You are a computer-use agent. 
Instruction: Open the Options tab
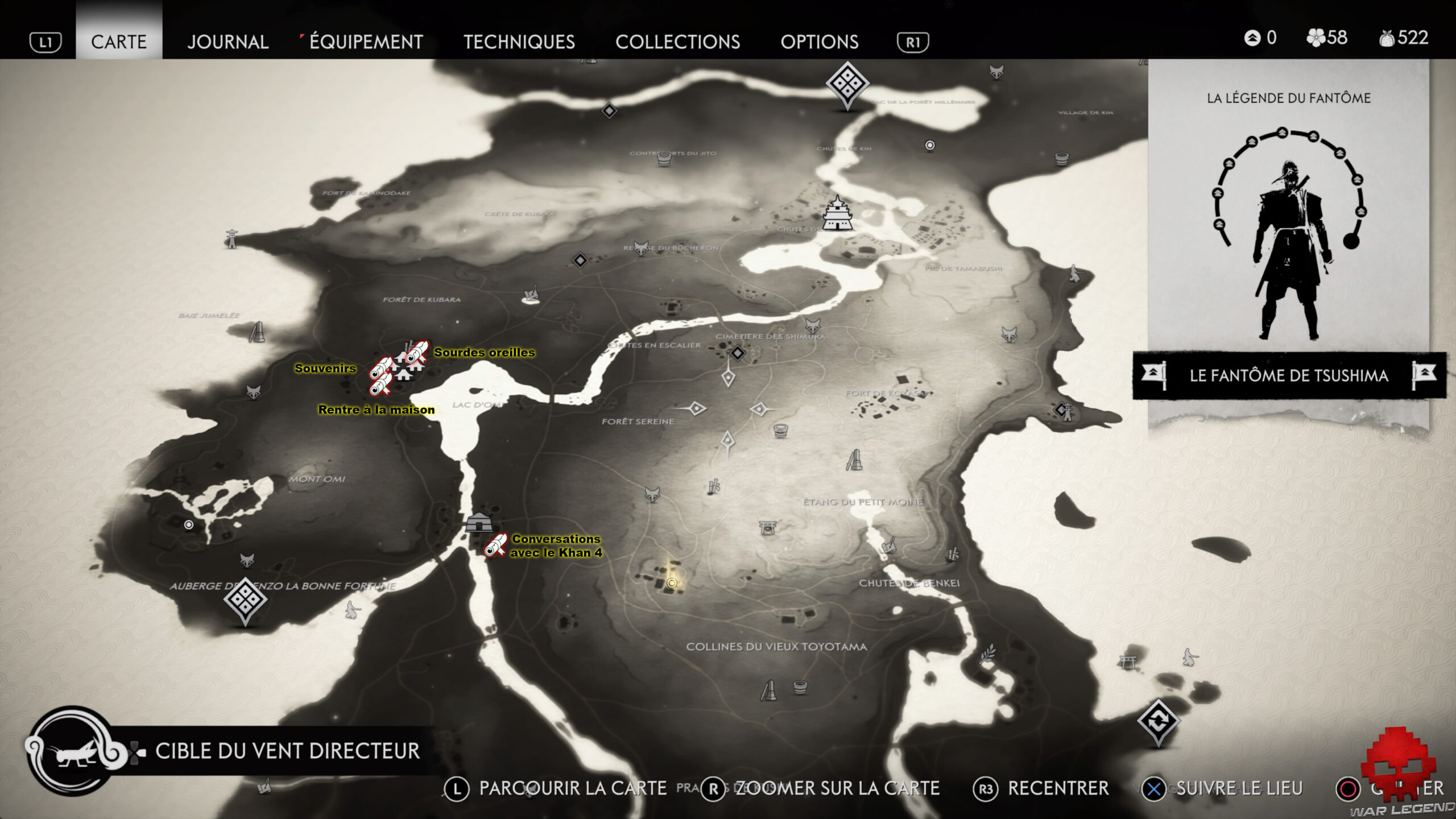819,42
